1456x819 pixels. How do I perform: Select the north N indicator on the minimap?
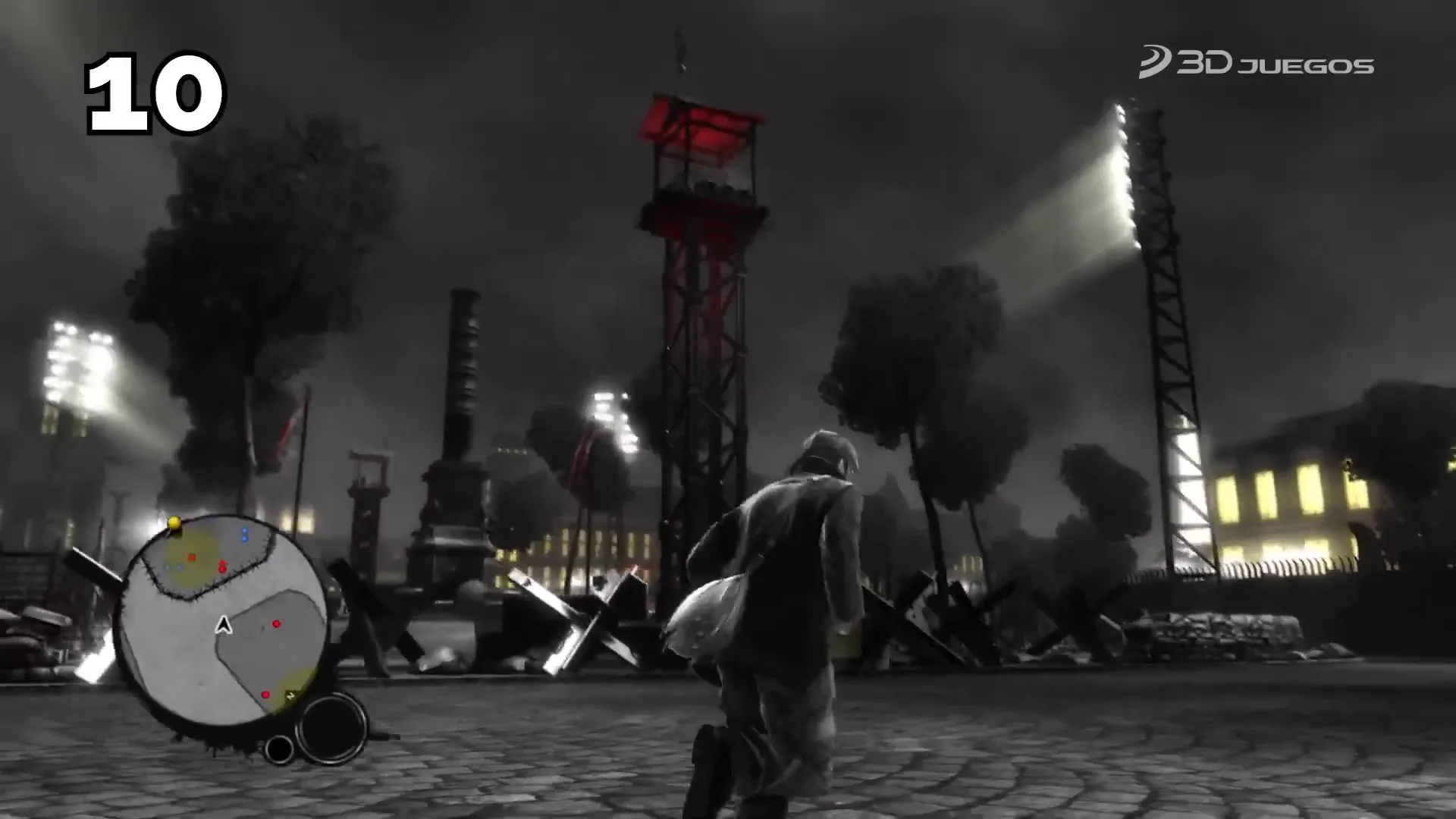(290, 695)
